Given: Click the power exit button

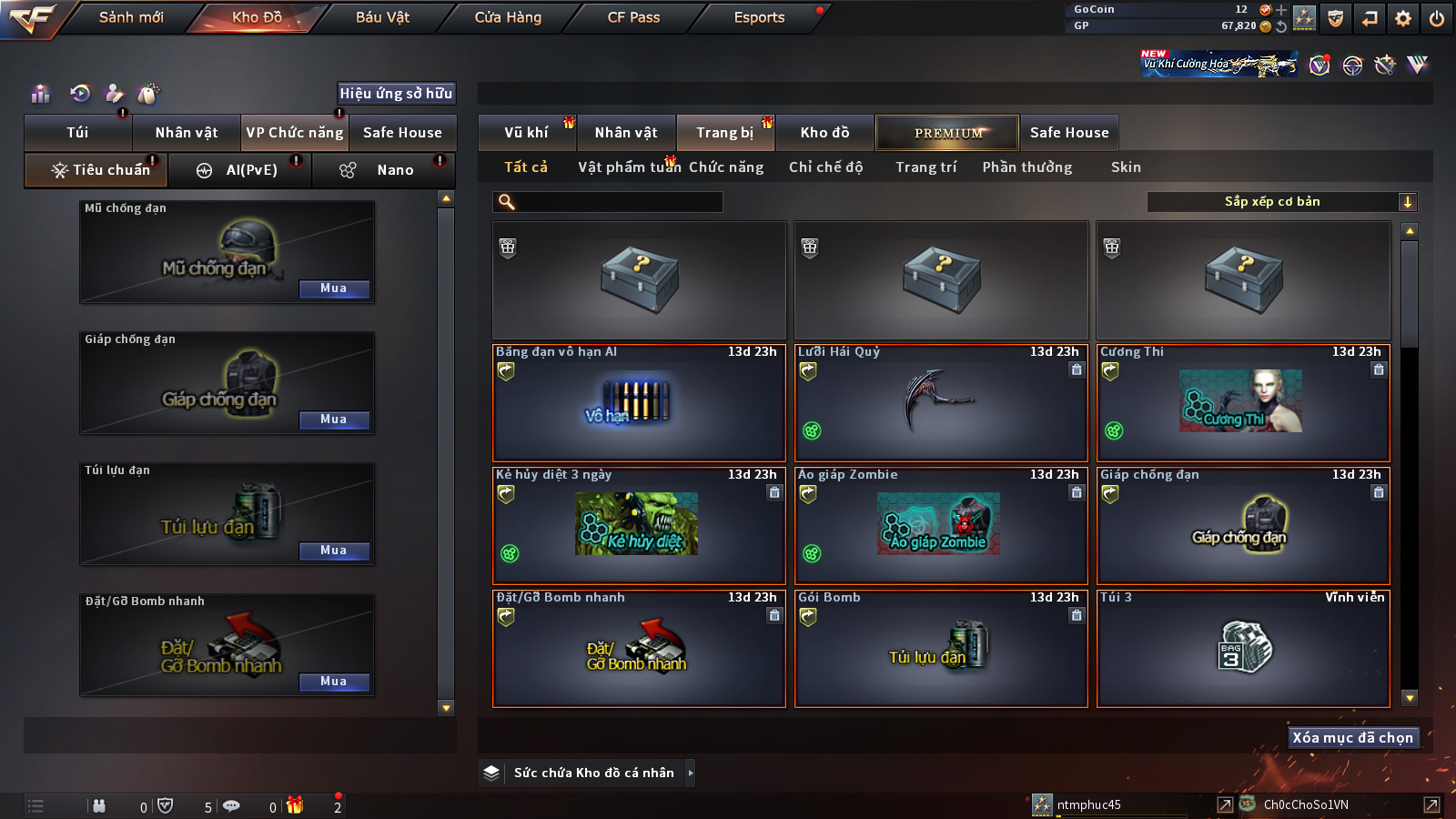Looking at the screenshot, I should coord(1437,18).
